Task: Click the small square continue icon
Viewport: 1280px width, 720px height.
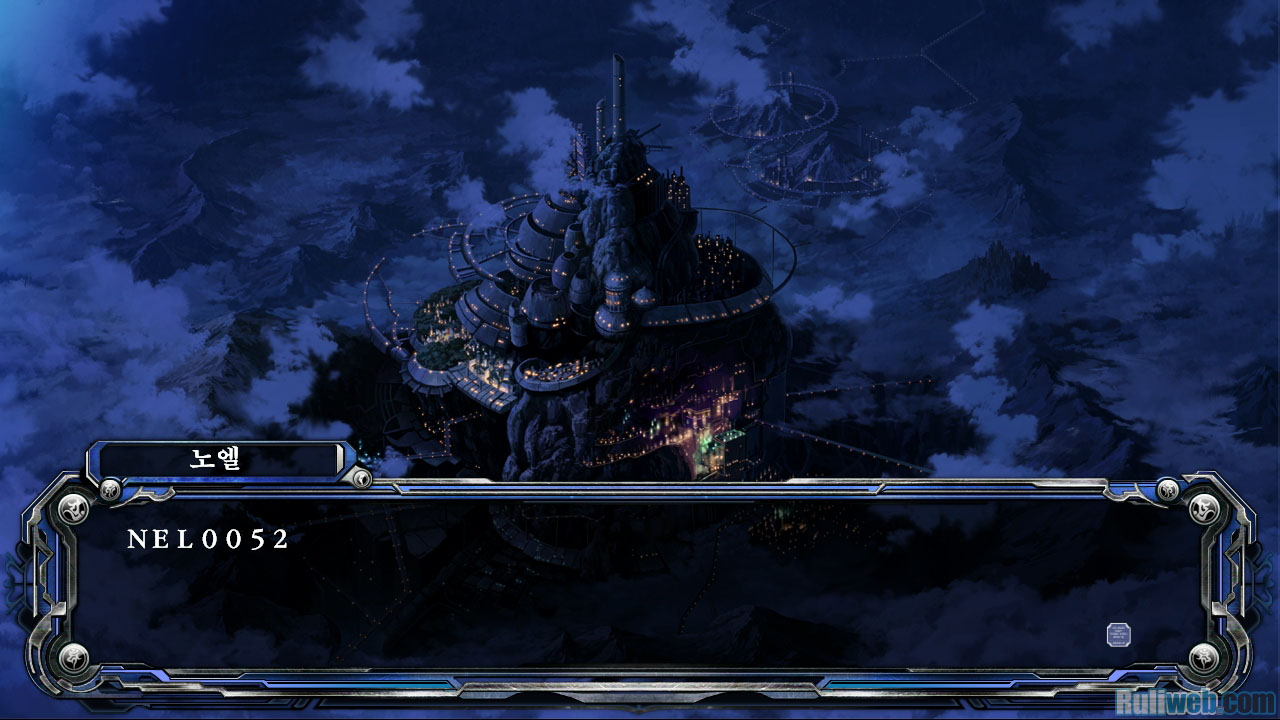Action: tap(1119, 634)
